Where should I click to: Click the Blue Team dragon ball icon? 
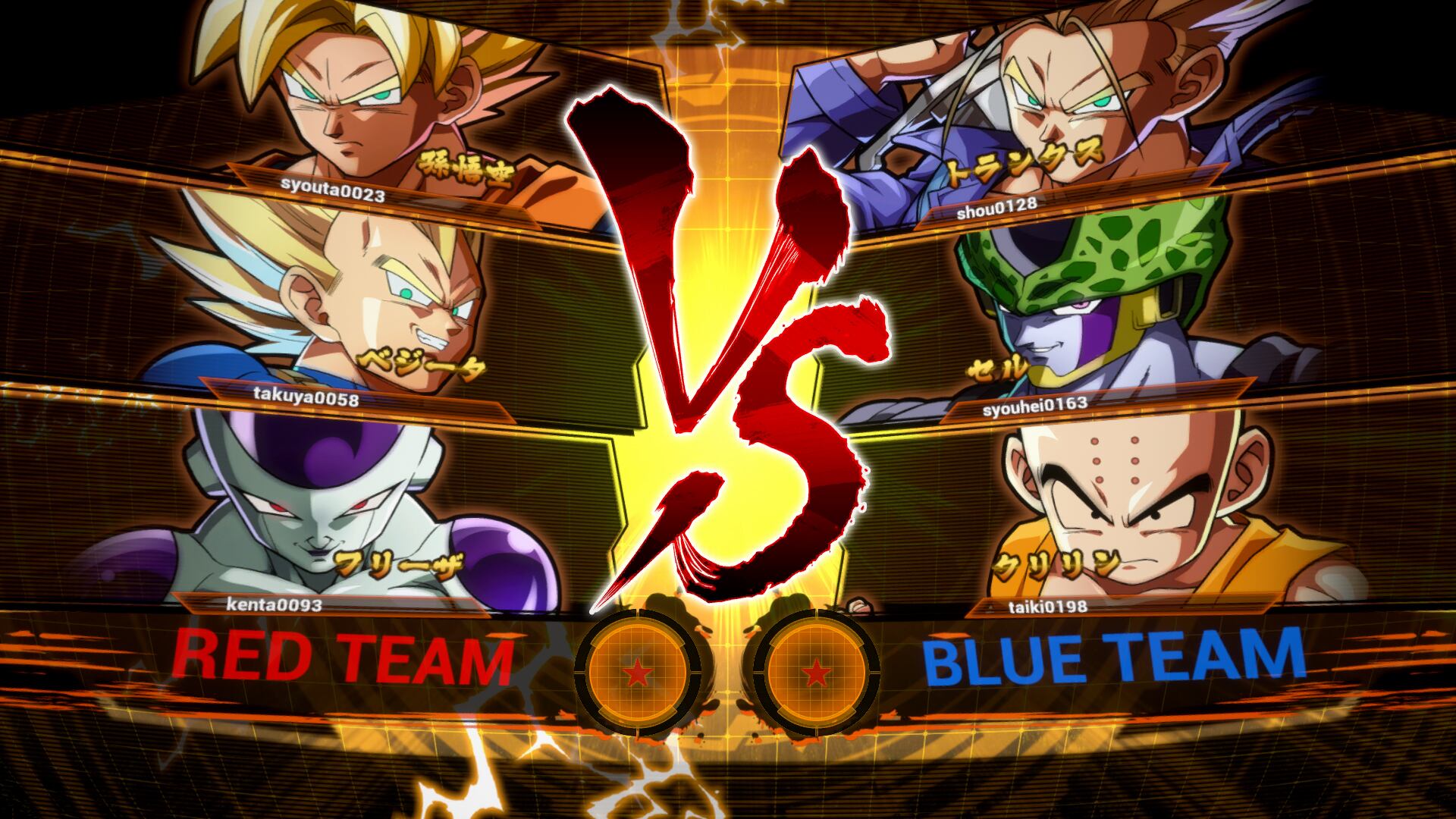click(816, 672)
